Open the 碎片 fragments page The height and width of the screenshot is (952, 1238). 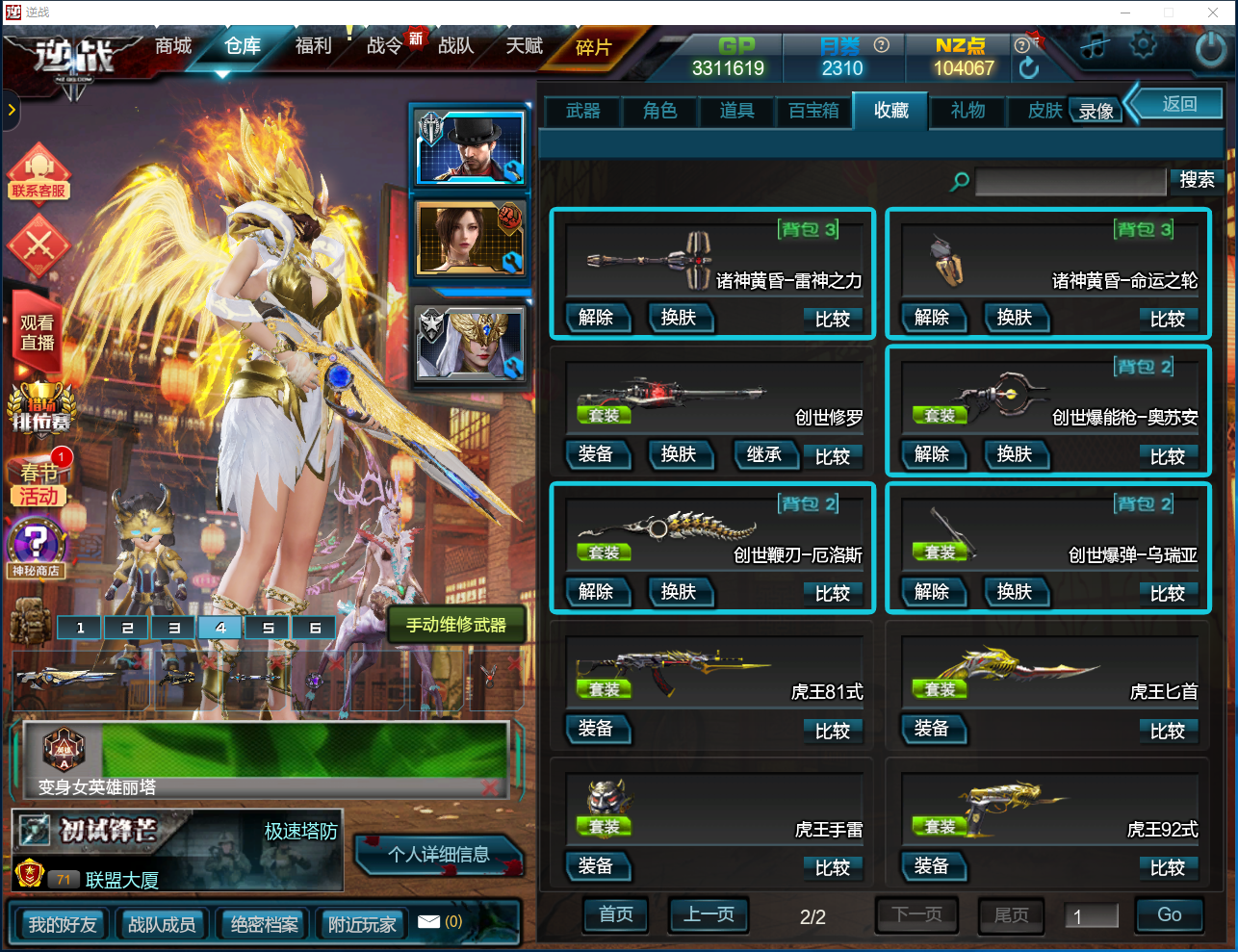coord(593,48)
